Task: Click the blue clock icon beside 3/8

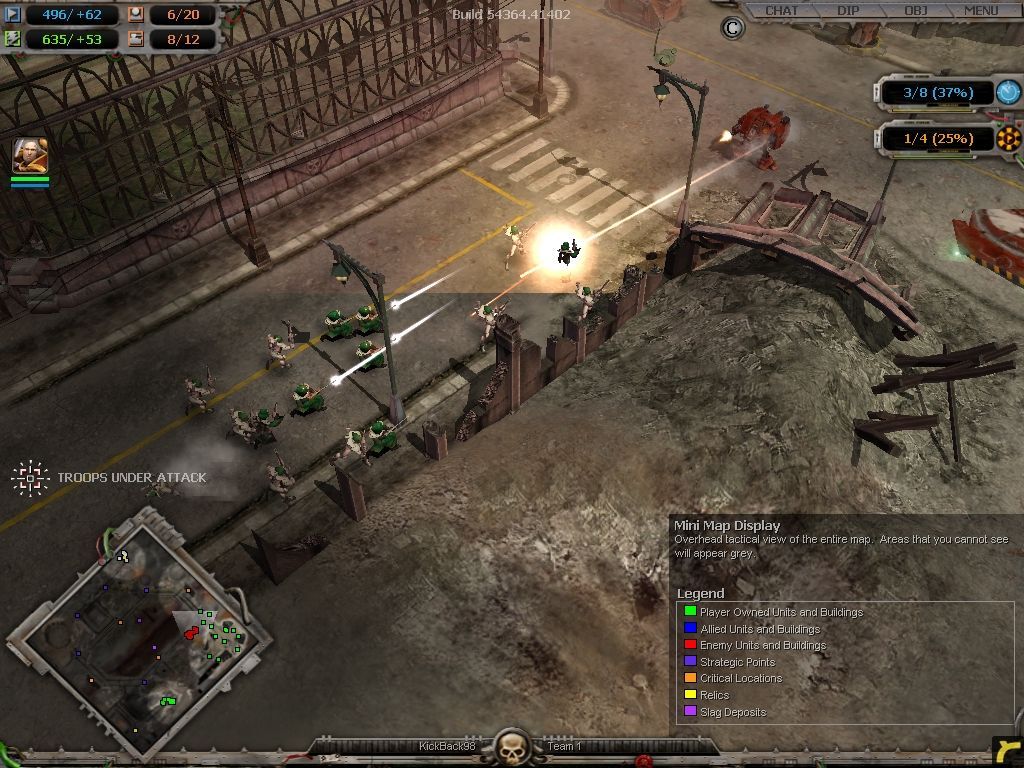Action: click(x=1008, y=92)
